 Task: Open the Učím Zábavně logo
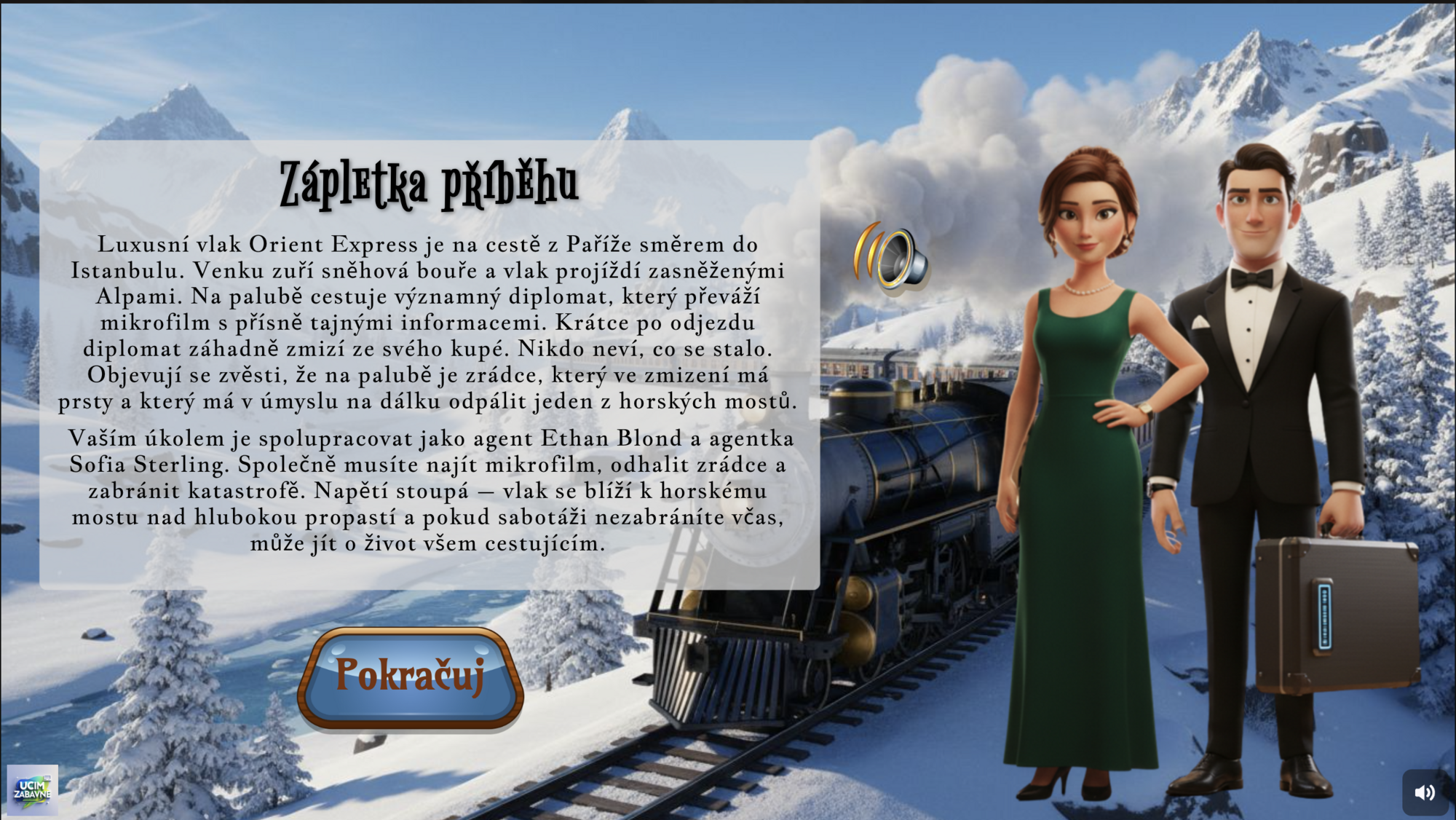point(32,789)
